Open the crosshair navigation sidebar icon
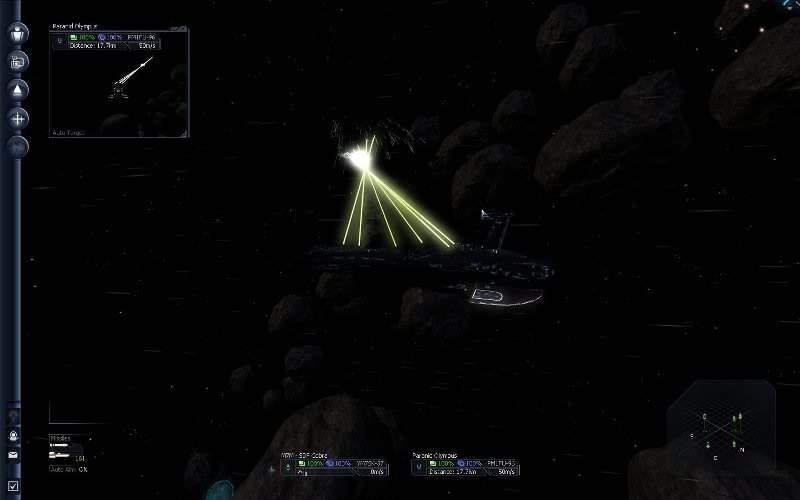The width and height of the screenshot is (800, 500). coord(18,118)
